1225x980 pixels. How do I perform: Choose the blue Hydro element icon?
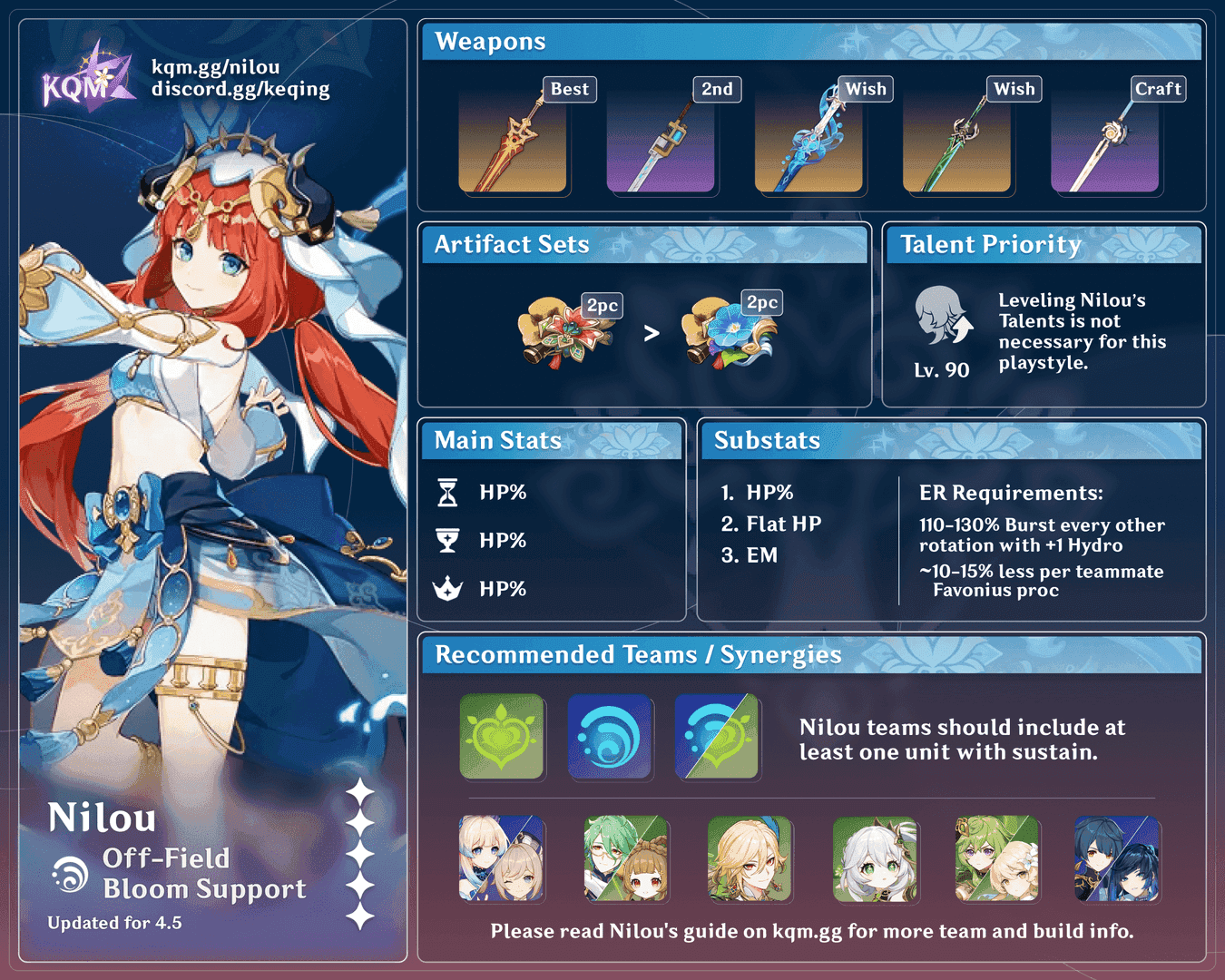610,737
